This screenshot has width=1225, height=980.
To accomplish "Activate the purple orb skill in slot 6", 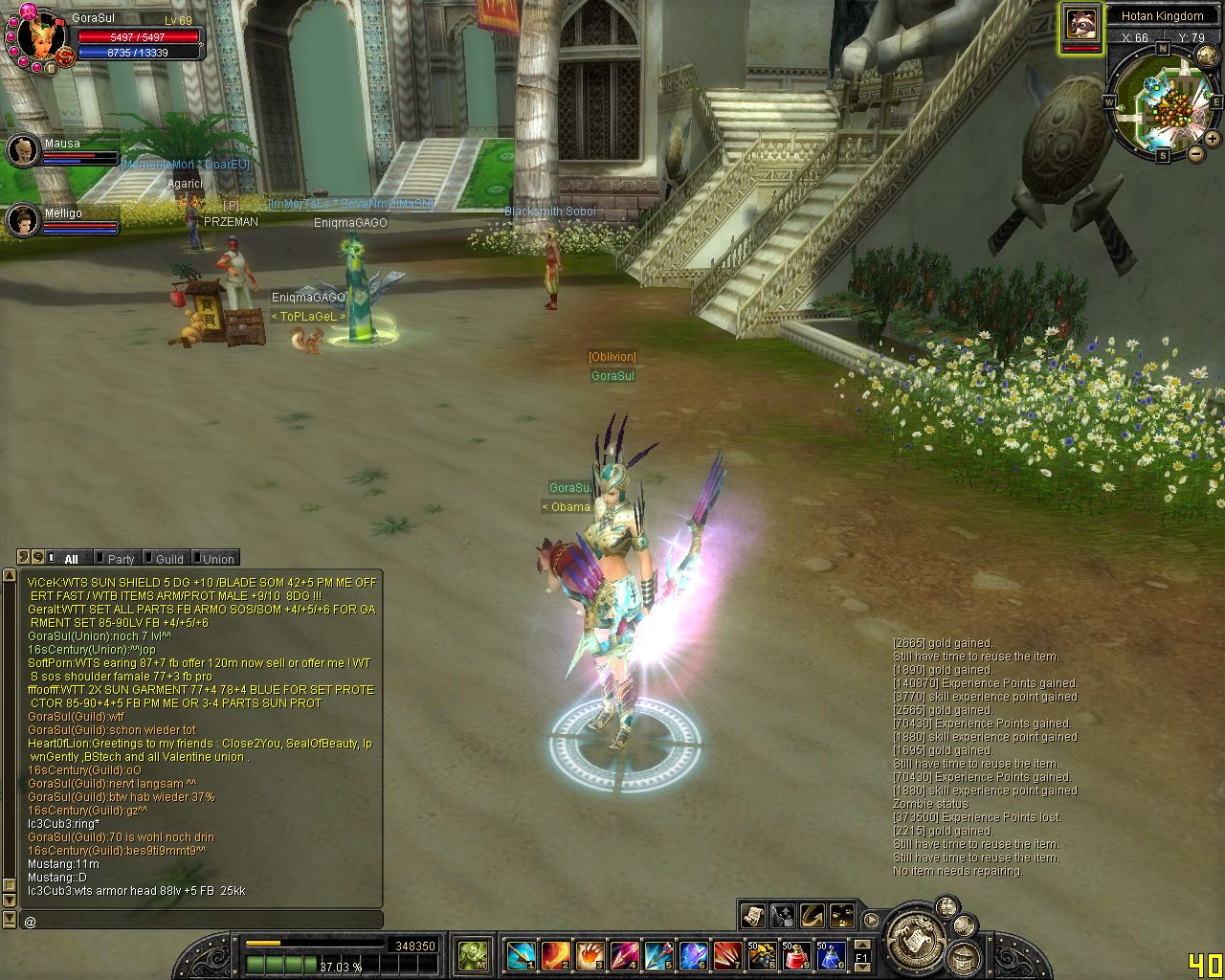I will point(692,954).
